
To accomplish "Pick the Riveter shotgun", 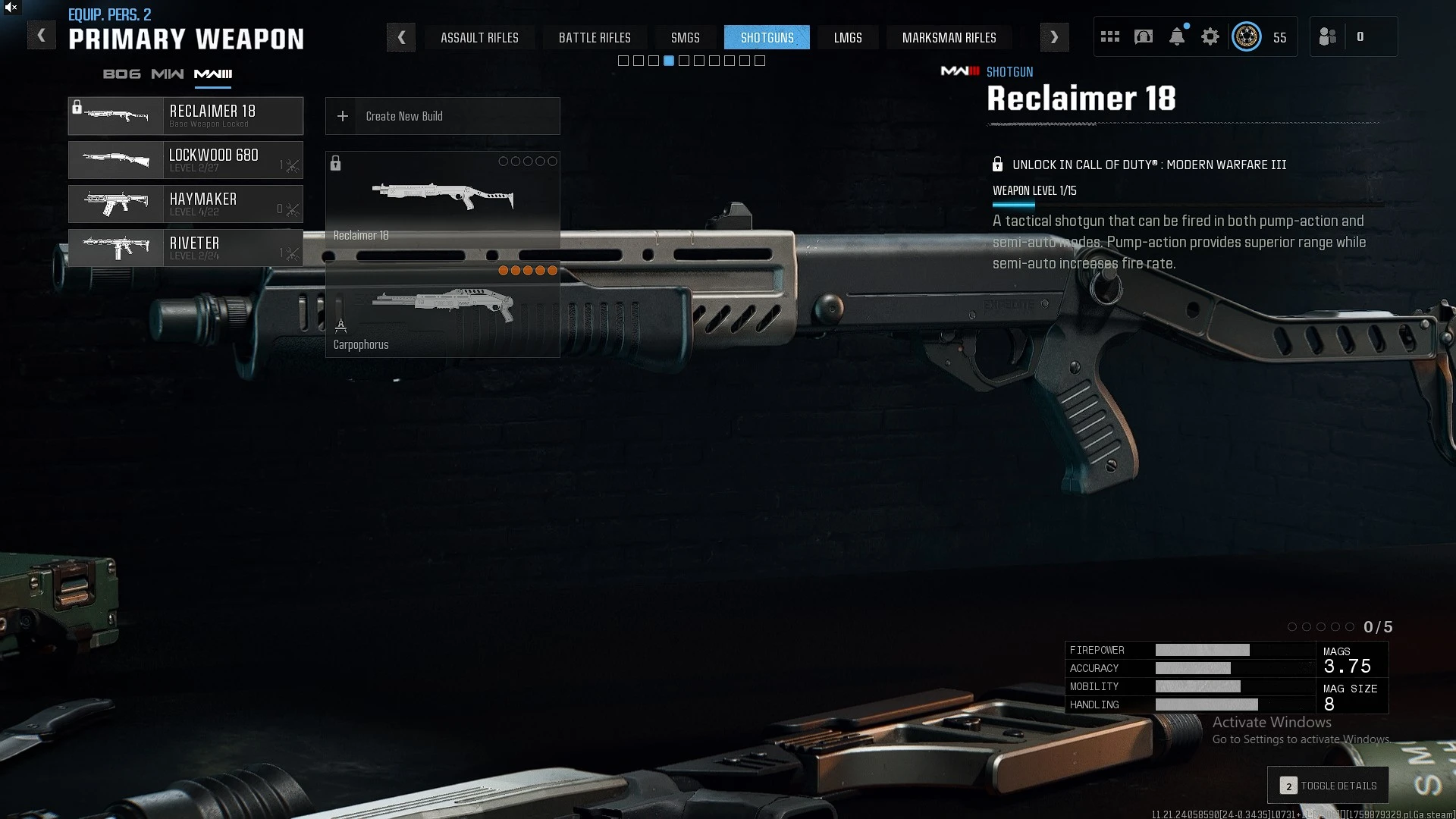I will (x=186, y=248).
